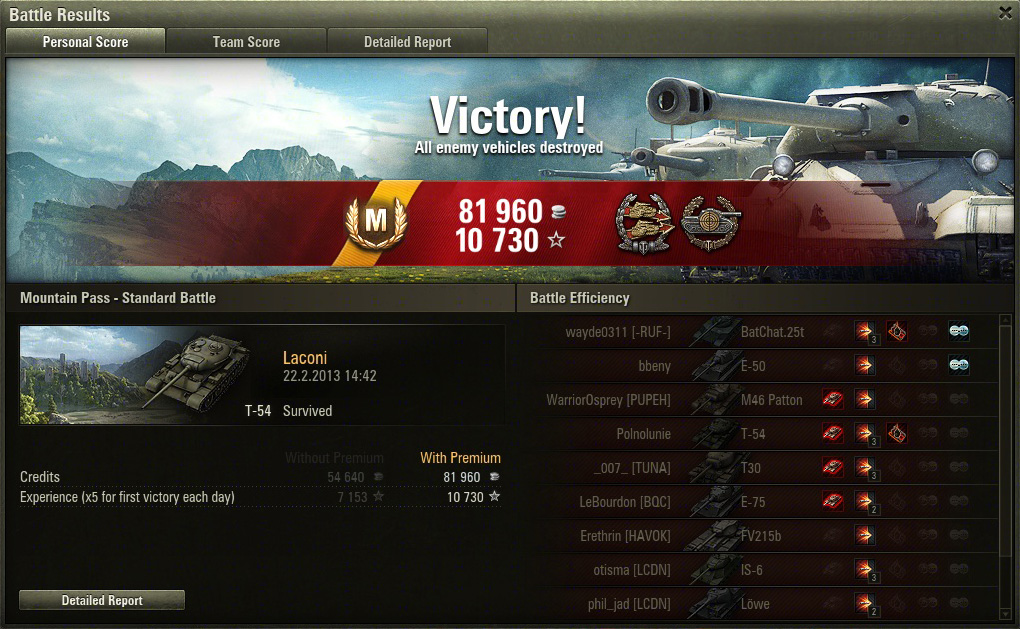Image resolution: width=1020 pixels, height=629 pixels.
Task: Select the _007_ T30 row
Action: coord(760,468)
